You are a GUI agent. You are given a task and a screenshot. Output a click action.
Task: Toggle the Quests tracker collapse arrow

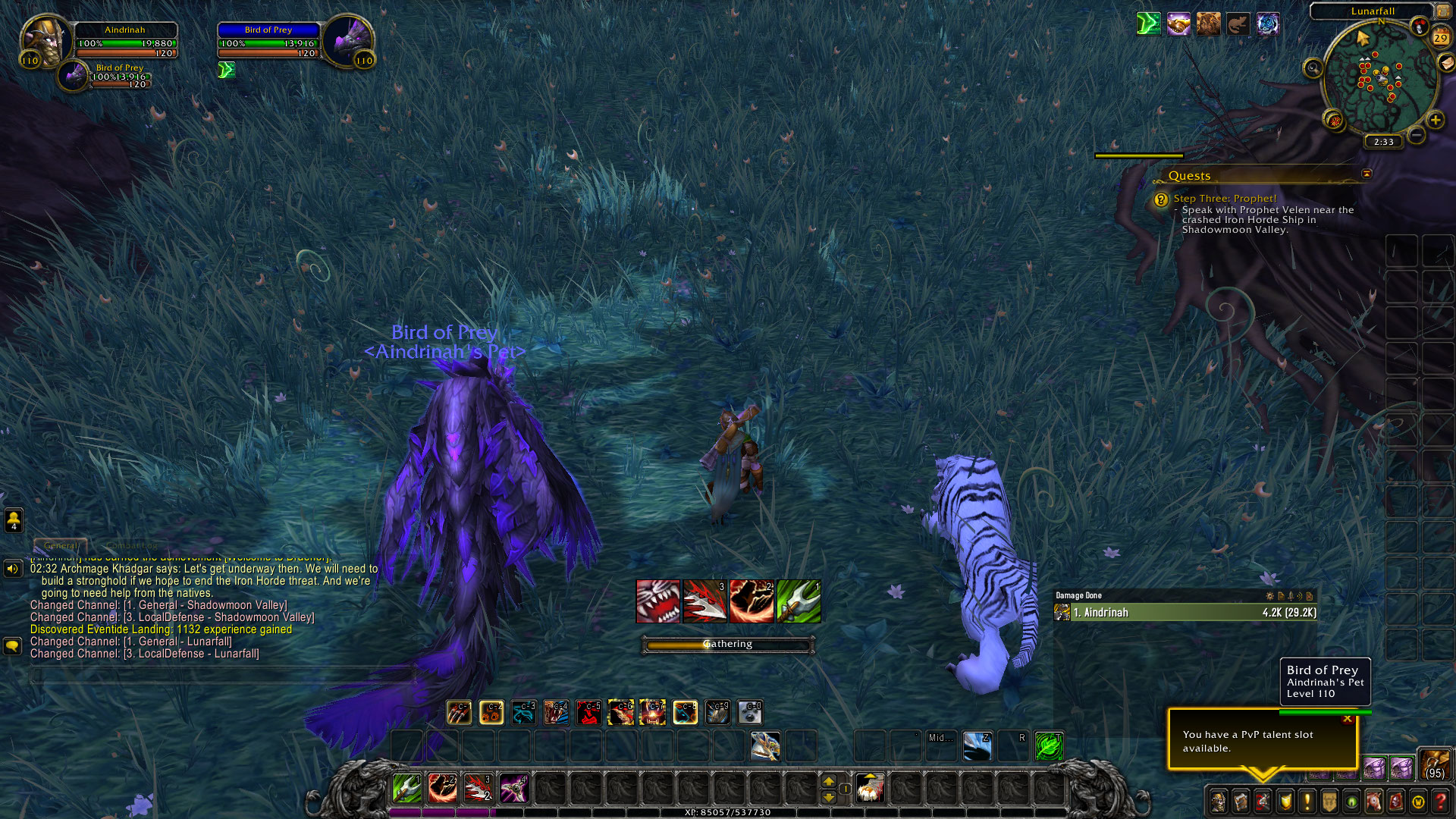(x=1367, y=174)
